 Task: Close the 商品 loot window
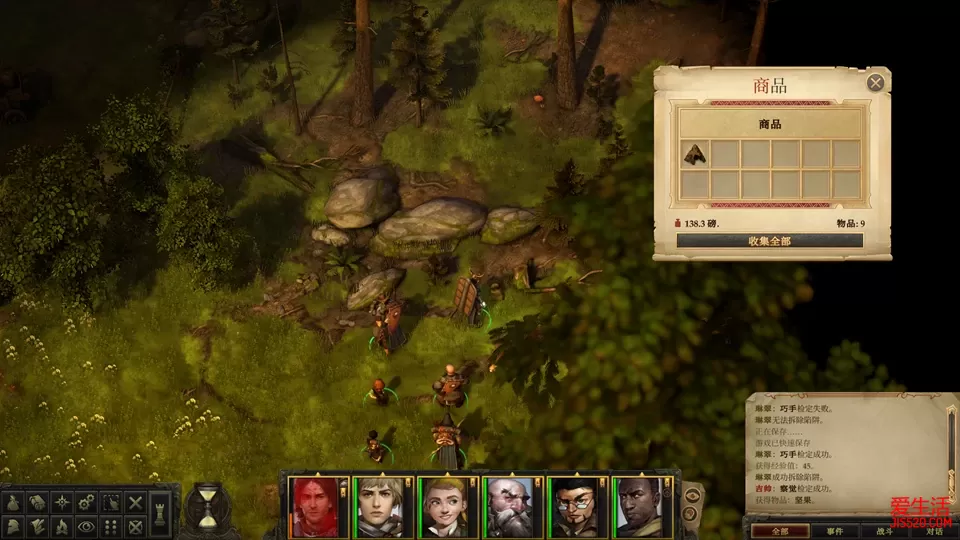pos(876,83)
